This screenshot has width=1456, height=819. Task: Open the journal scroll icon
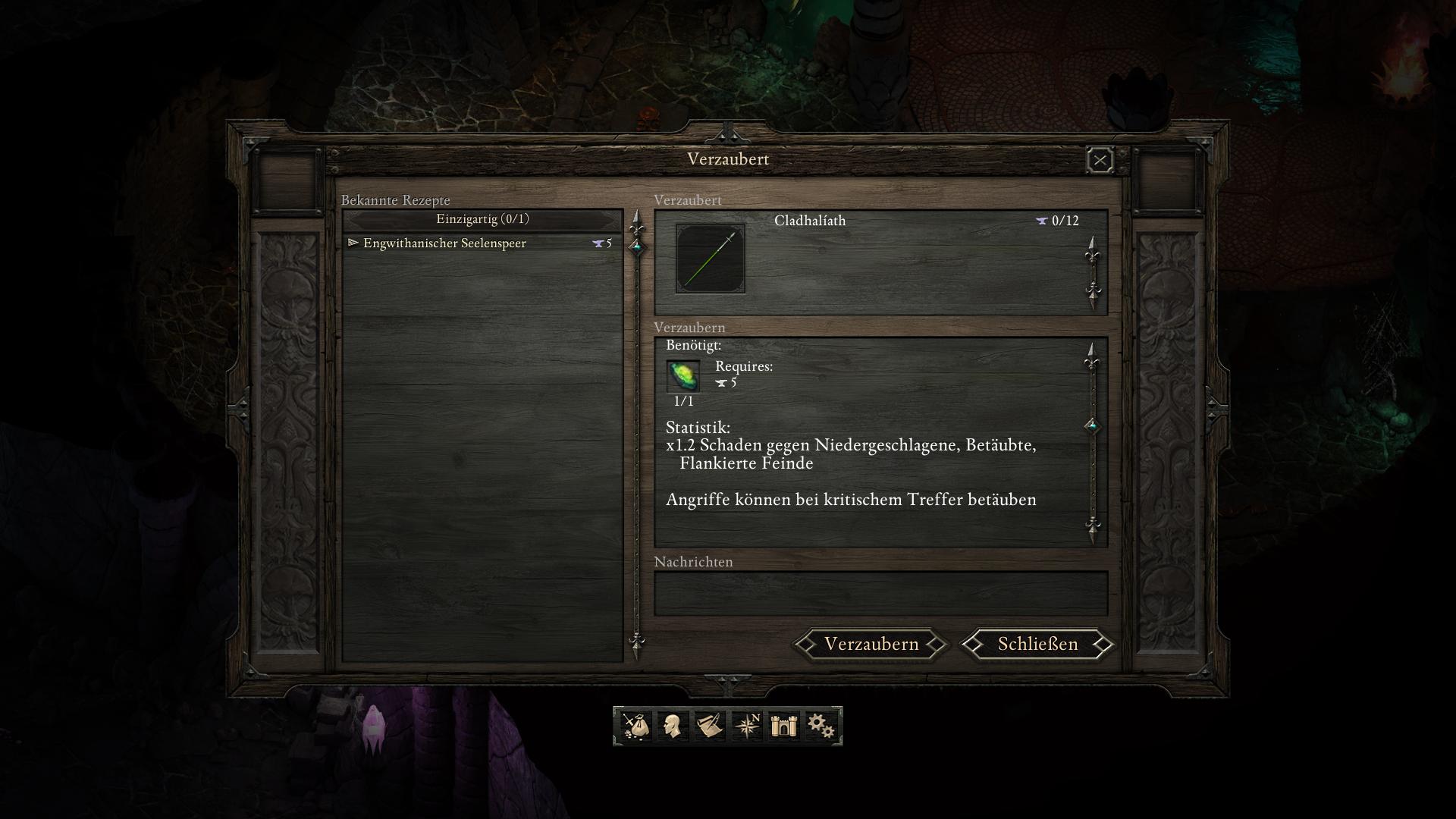point(709,726)
